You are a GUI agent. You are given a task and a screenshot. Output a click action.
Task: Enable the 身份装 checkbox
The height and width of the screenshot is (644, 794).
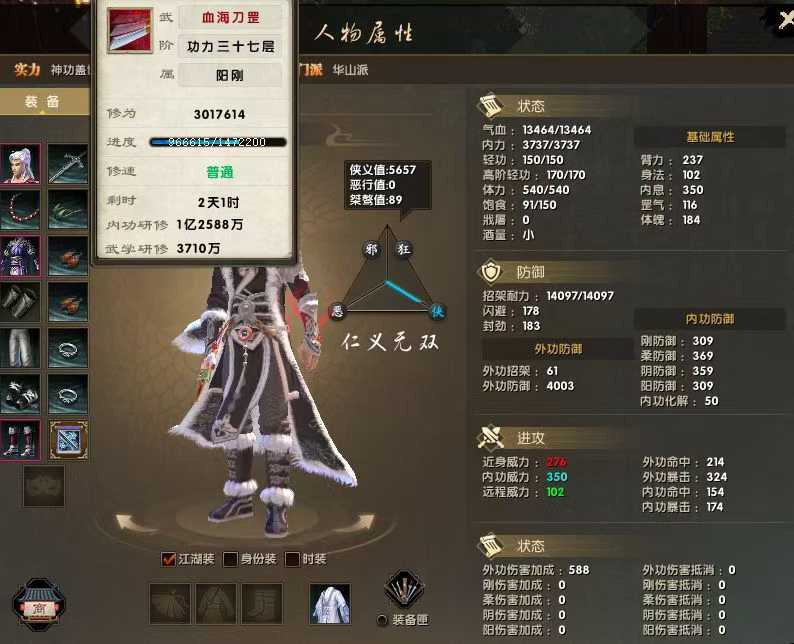pos(230,559)
